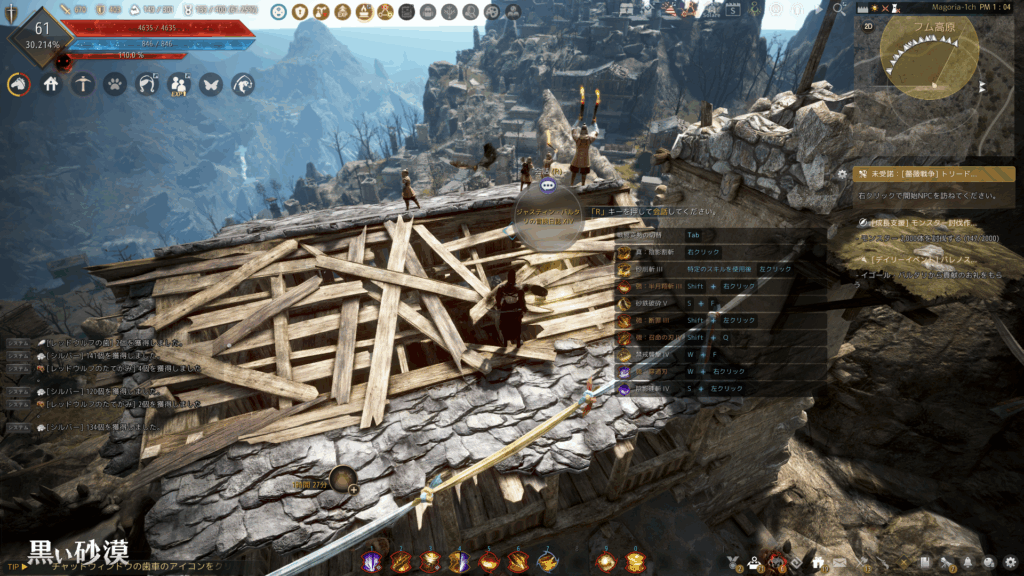Click the shield buff icon in top bar
The width and height of the screenshot is (1024, 576).
pyautogui.click(x=300, y=12)
